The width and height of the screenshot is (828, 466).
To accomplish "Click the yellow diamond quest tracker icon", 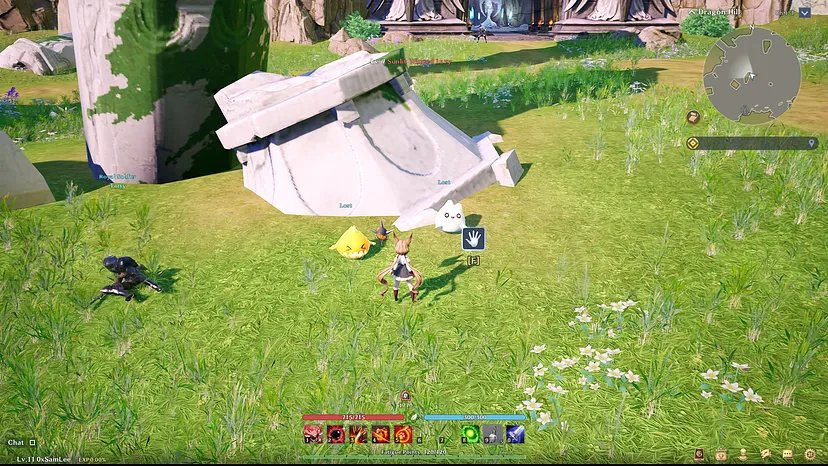I will 692,143.
